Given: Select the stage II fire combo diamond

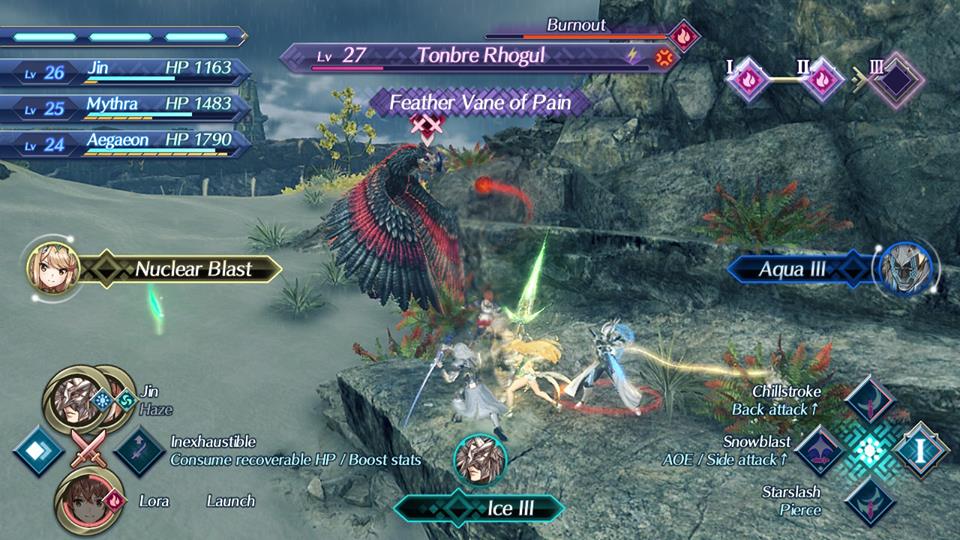Looking at the screenshot, I should (820, 79).
